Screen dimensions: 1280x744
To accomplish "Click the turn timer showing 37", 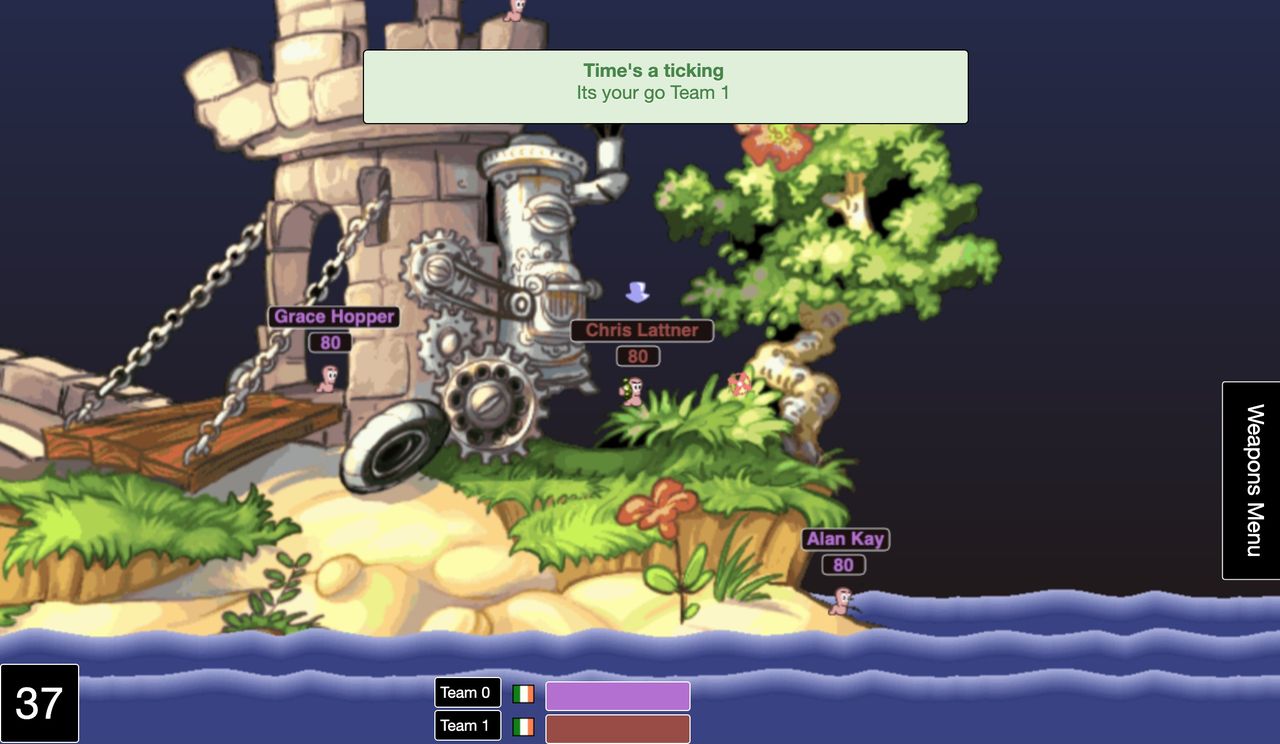I will point(39,703).
